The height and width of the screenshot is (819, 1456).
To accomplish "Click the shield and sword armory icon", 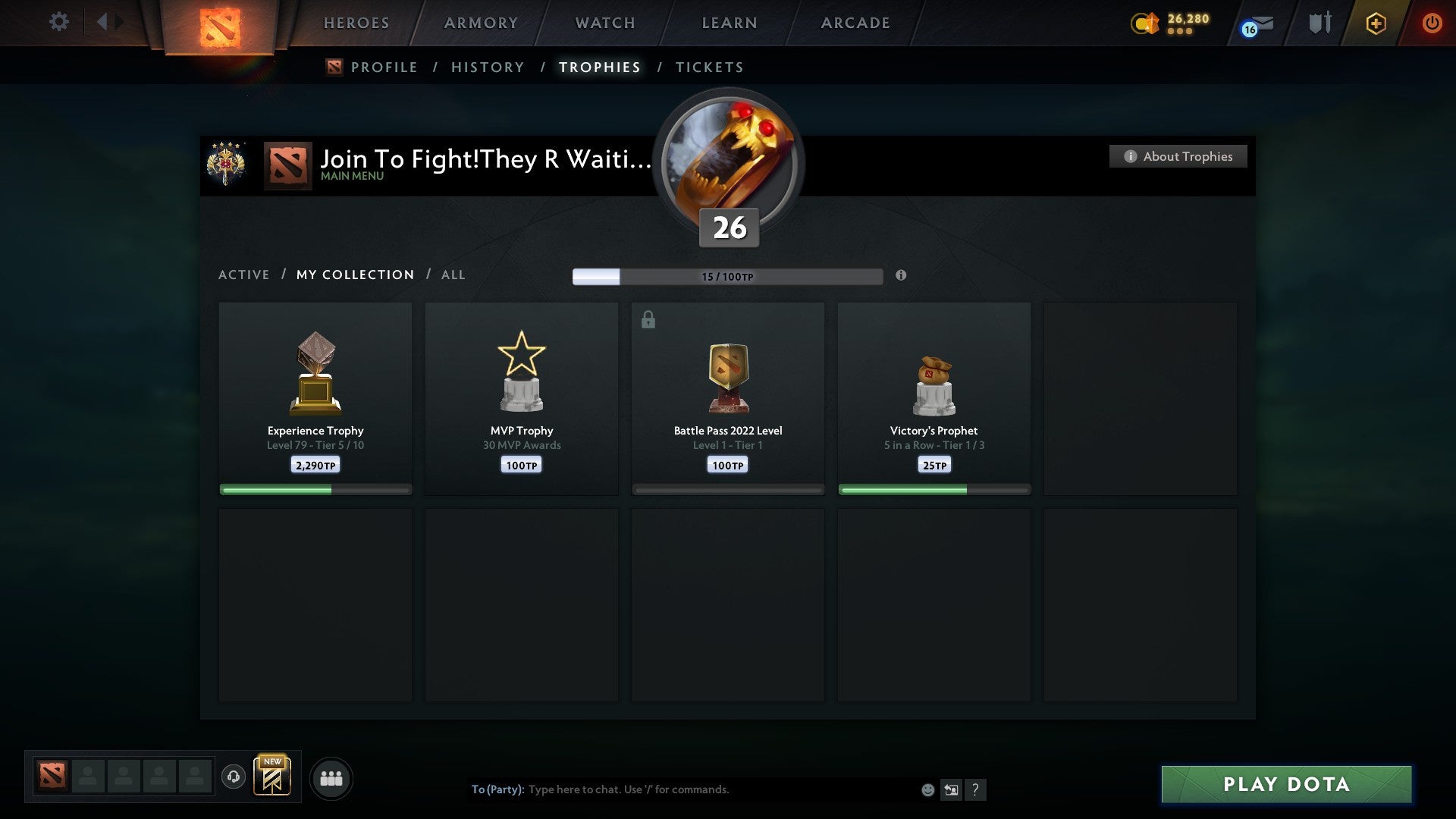I will click(1319, 23).
